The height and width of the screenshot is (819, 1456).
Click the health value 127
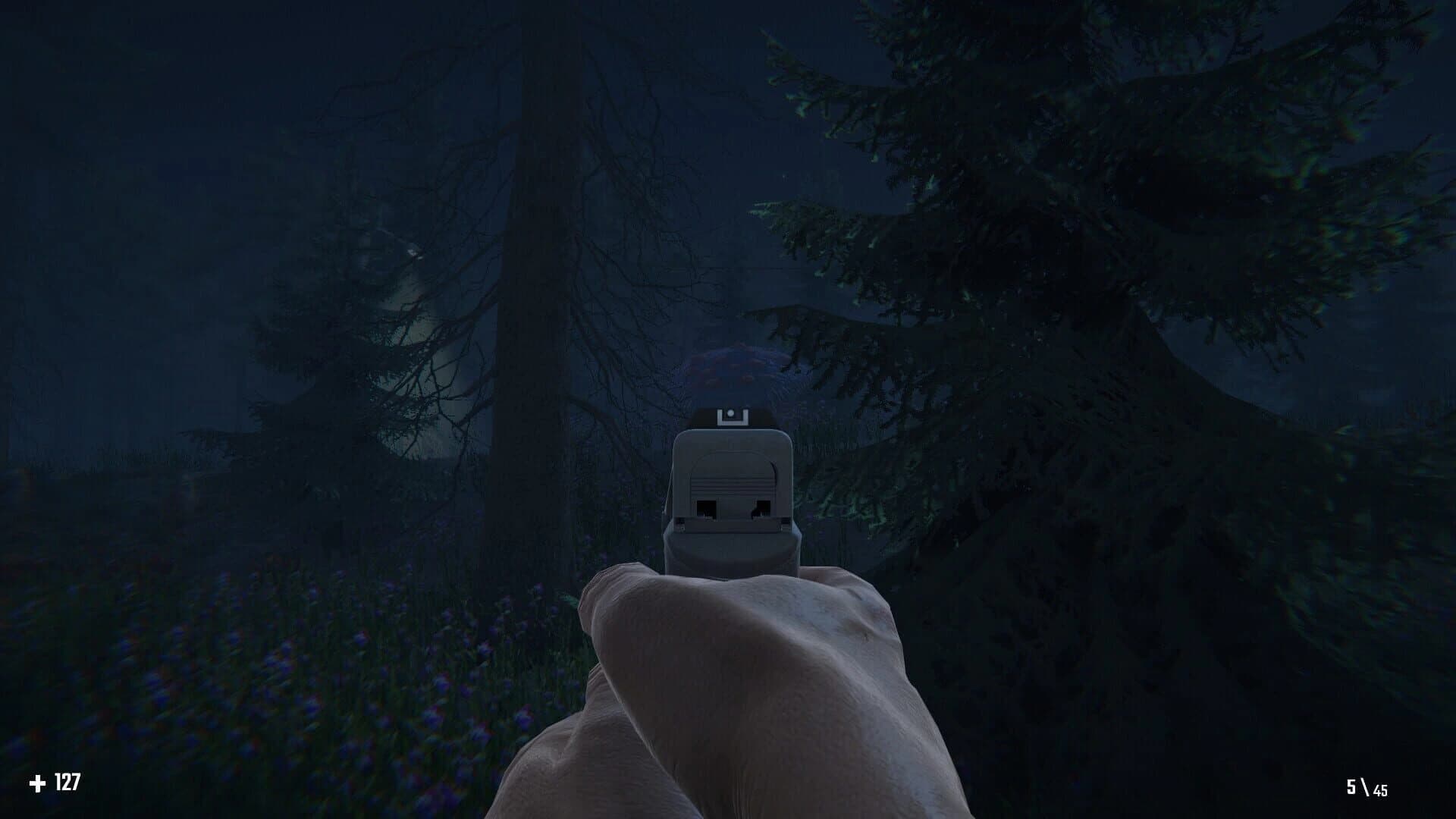click(x=67, y=780)
